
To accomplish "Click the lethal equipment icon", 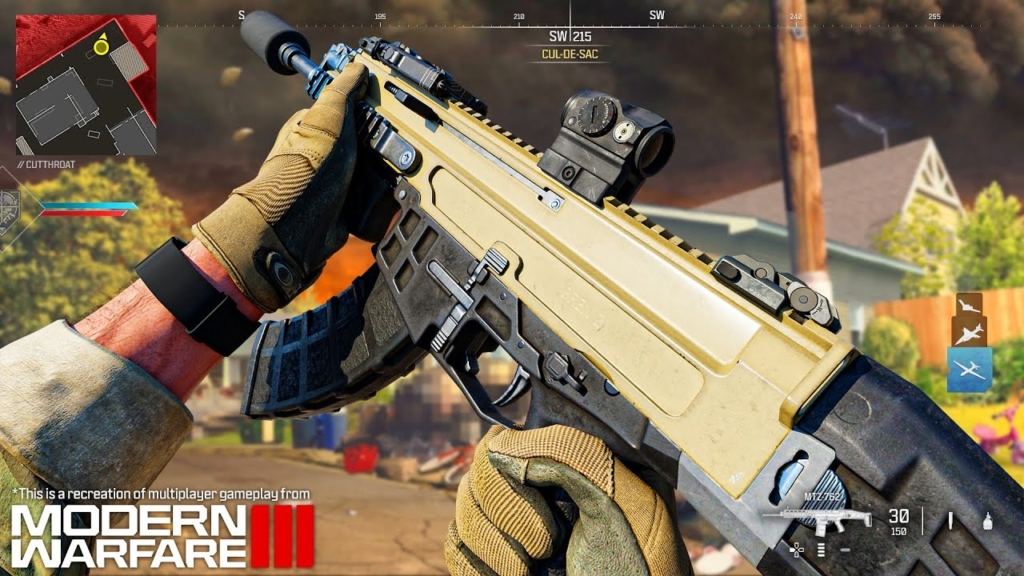I will click(952, 520).
